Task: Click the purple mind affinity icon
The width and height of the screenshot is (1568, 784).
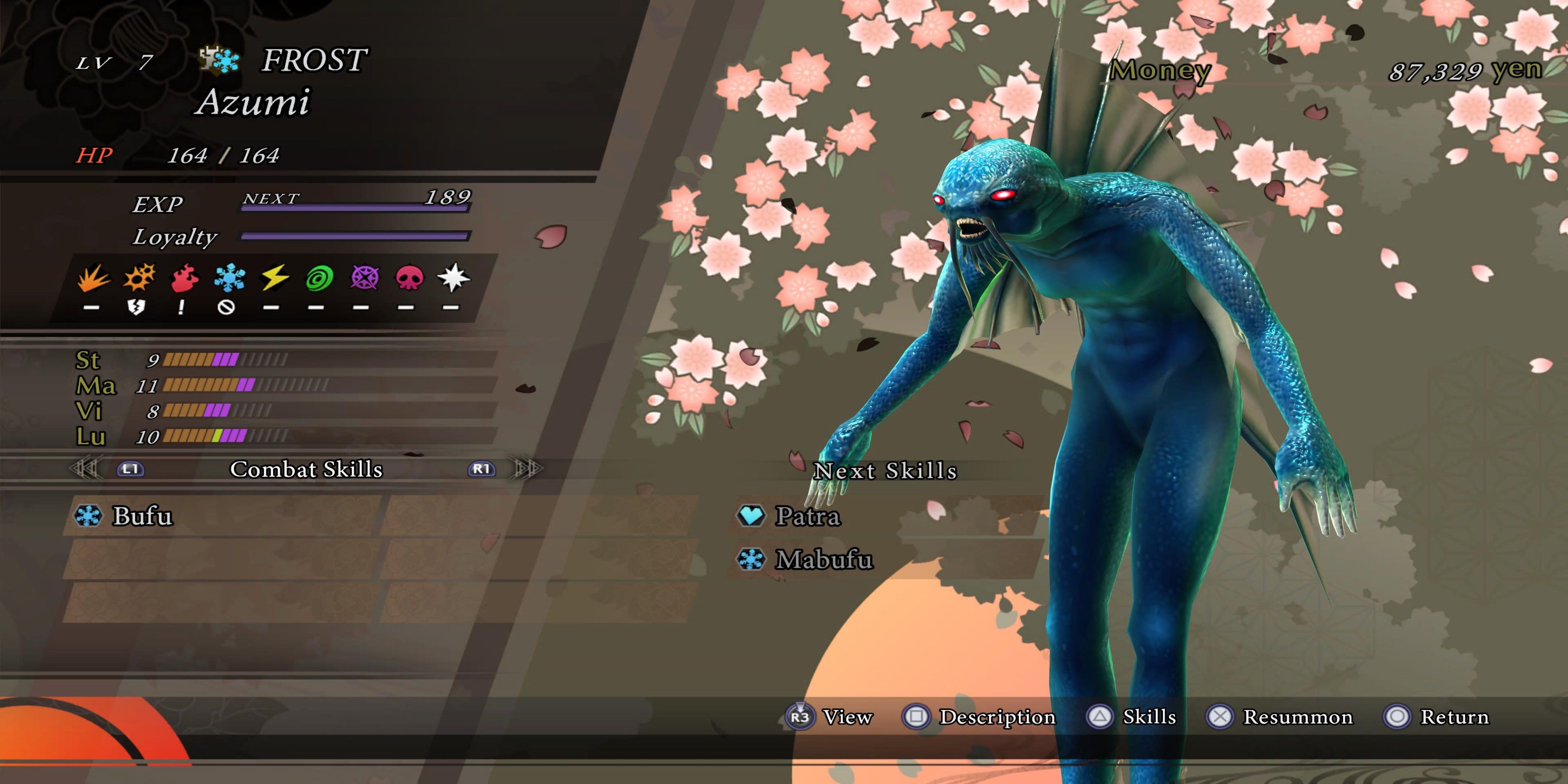Action: click(x=364, y=278)
